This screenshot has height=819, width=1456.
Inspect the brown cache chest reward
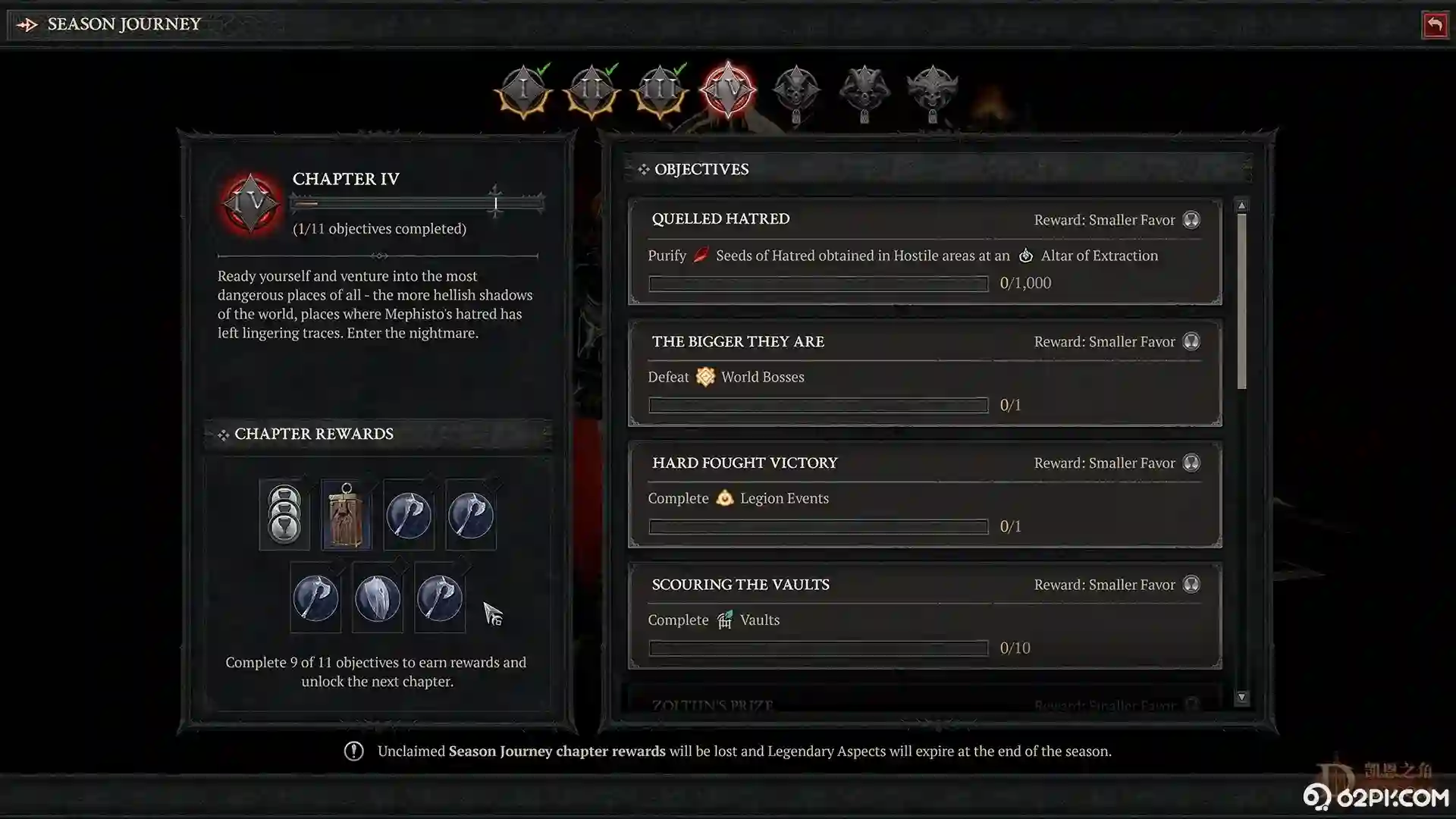click(347, 515)
